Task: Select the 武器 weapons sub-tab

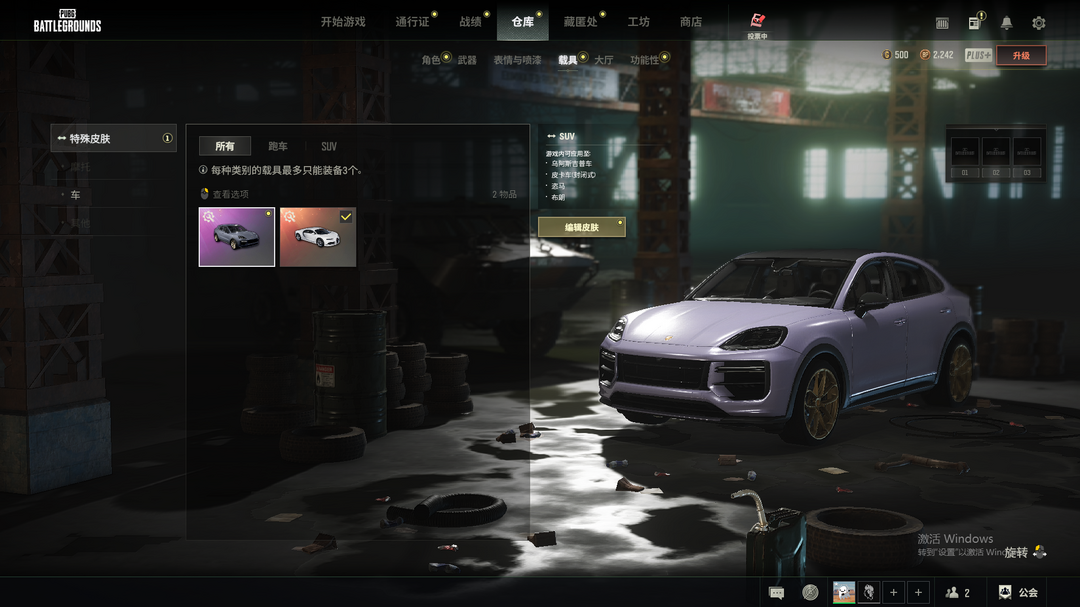Action: (x=467, y=60)
